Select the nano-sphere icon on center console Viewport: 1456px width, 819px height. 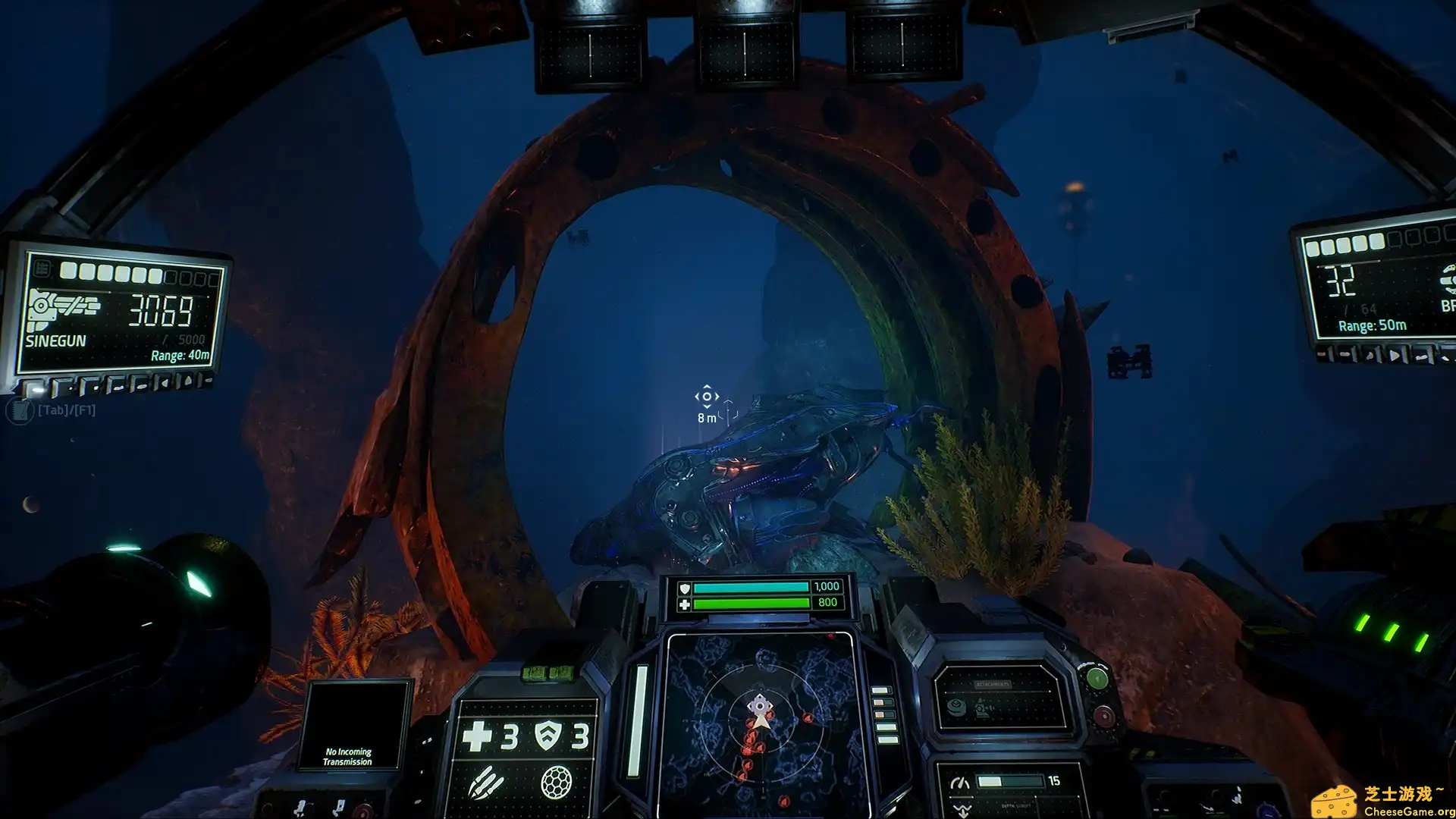(x=557, y=783)
